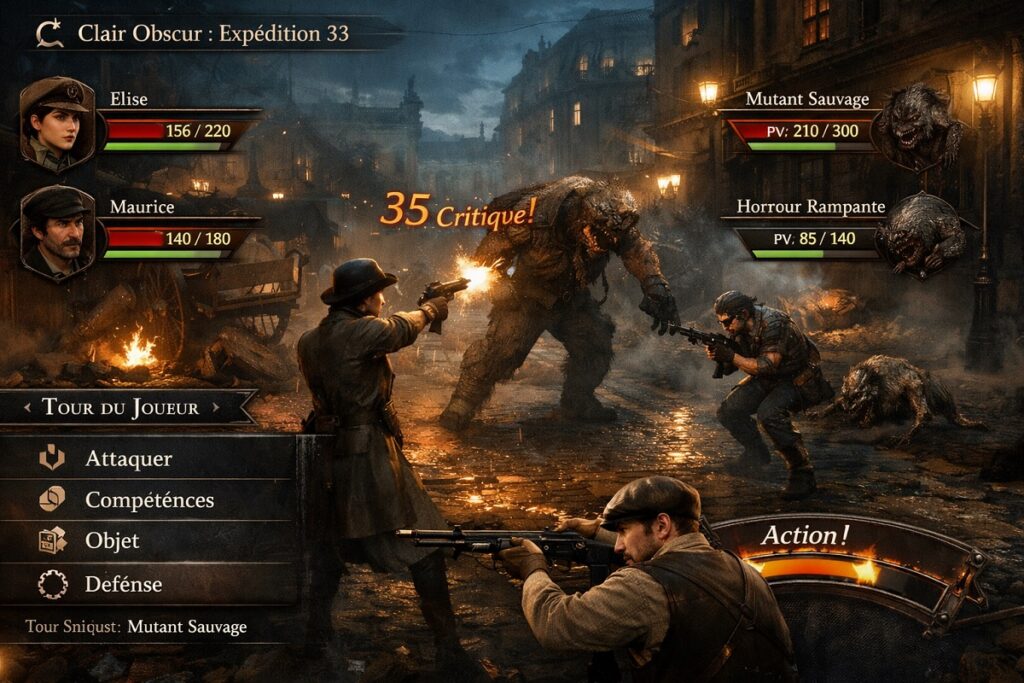Choose the Attaquer command
The image size is (1024, 683).
[128, 459]
